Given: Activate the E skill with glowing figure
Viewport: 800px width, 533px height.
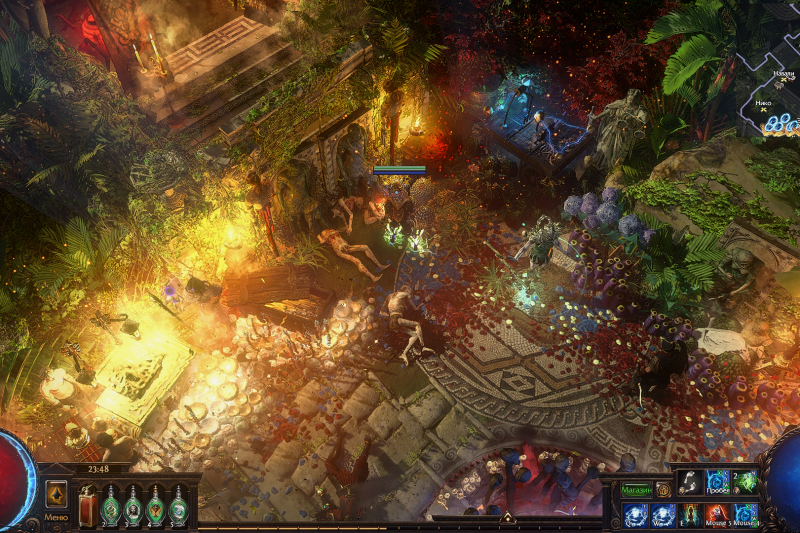Looking at the screenshot, I should (x=690, y=515).
